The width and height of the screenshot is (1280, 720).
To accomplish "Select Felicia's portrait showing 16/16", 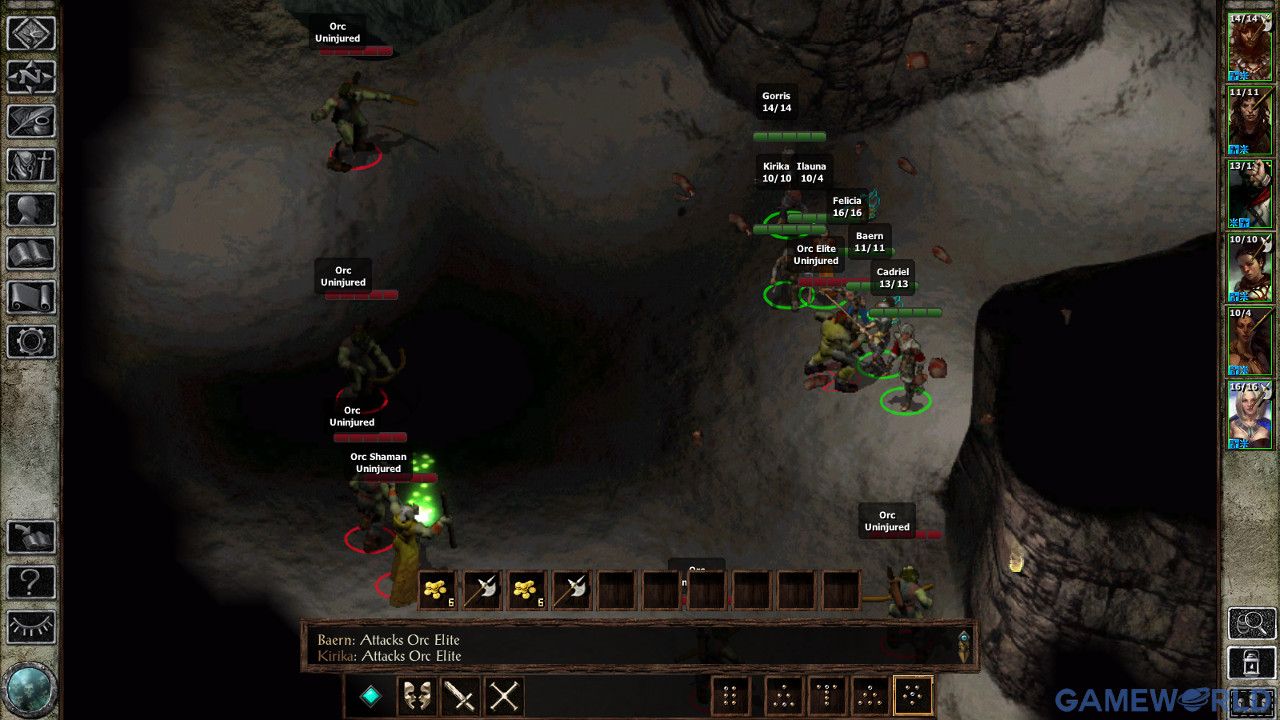I will click(x=1249, y=414).
